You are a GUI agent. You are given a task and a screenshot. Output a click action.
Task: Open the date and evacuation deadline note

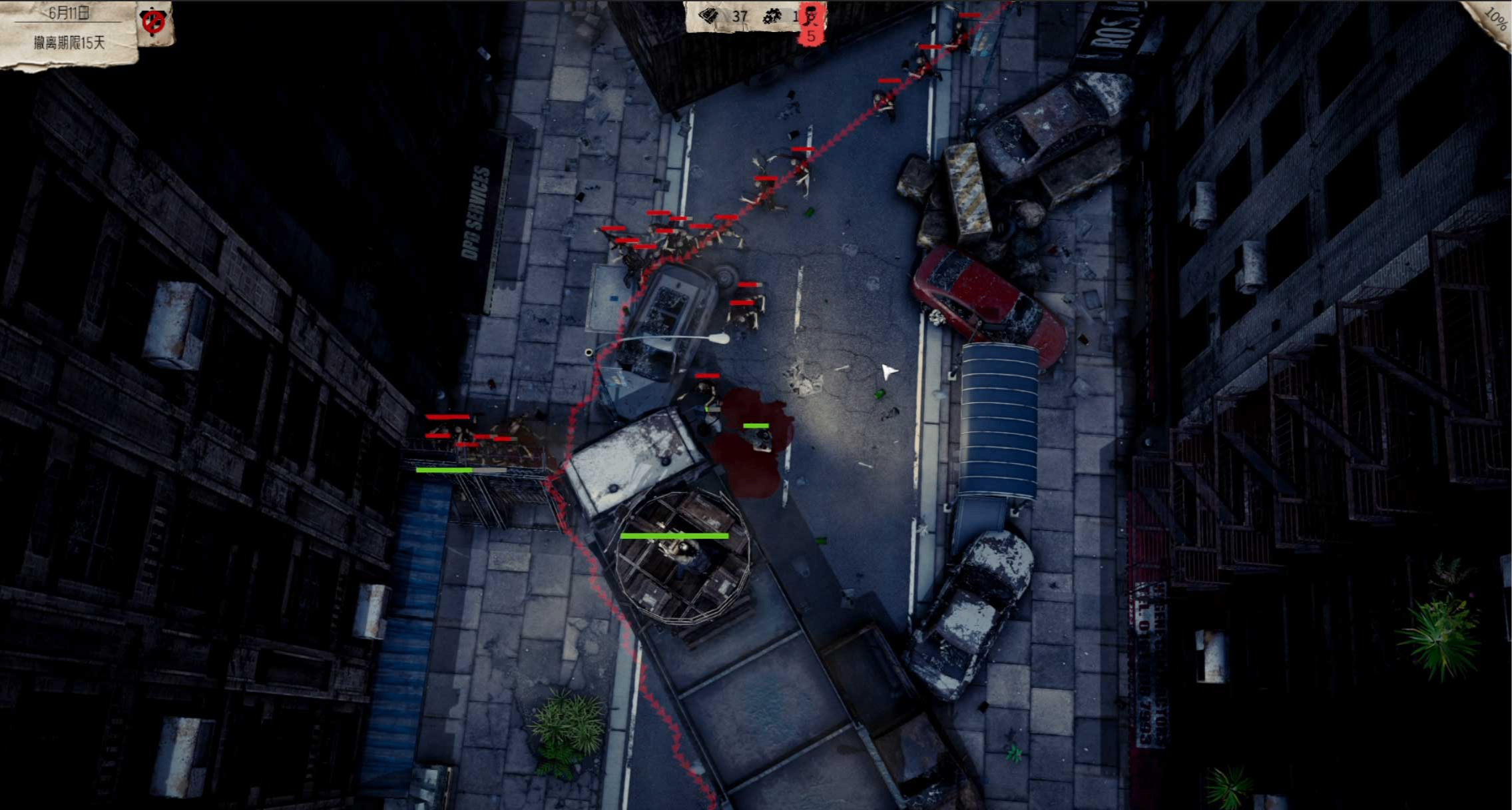[x=69, y=30]
